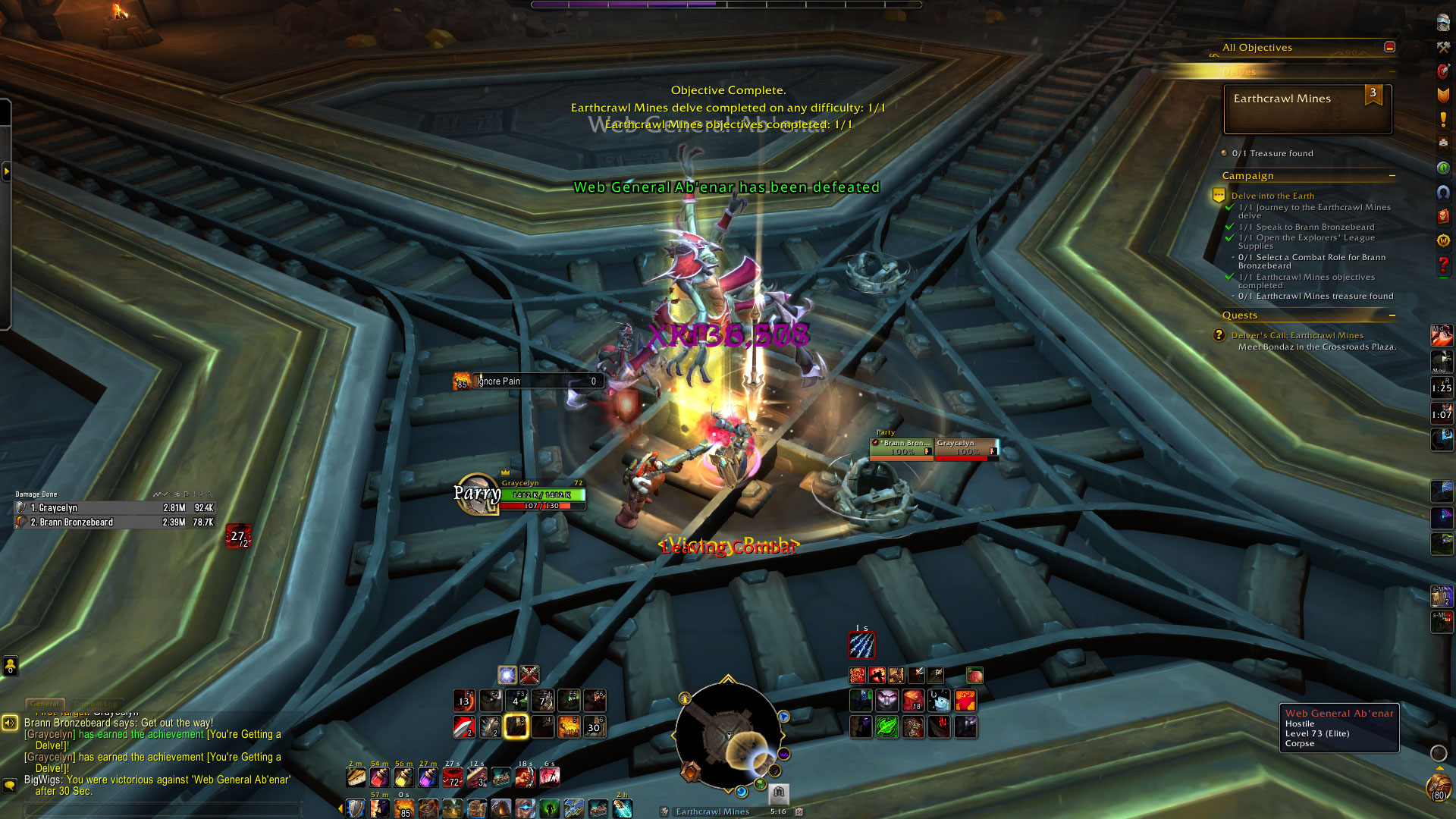This screenshot has height=819, width=1456.
Task: Select Graycelyn row in Damage Done
Action: pyautogui.click(x=114, y=508)
